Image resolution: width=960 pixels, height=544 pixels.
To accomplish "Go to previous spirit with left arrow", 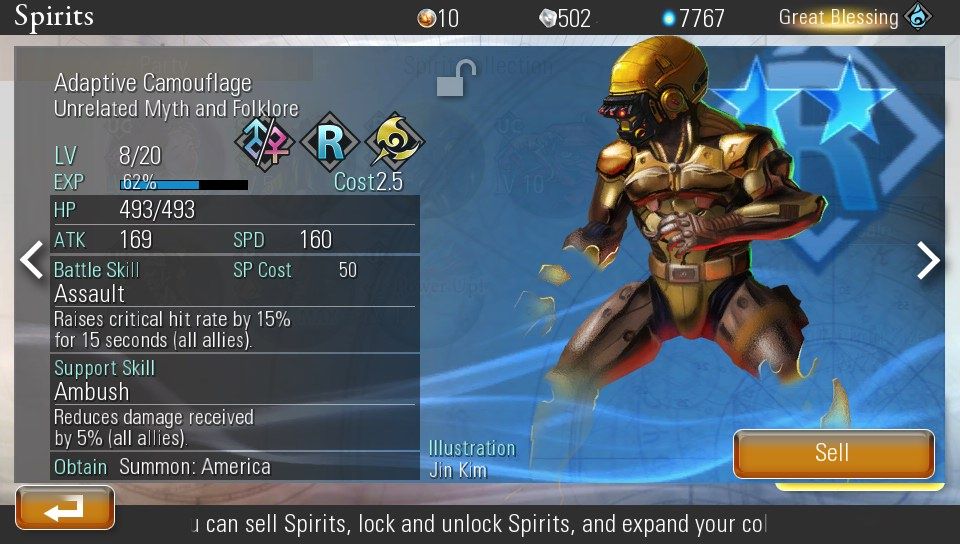I will pos(31,260).
